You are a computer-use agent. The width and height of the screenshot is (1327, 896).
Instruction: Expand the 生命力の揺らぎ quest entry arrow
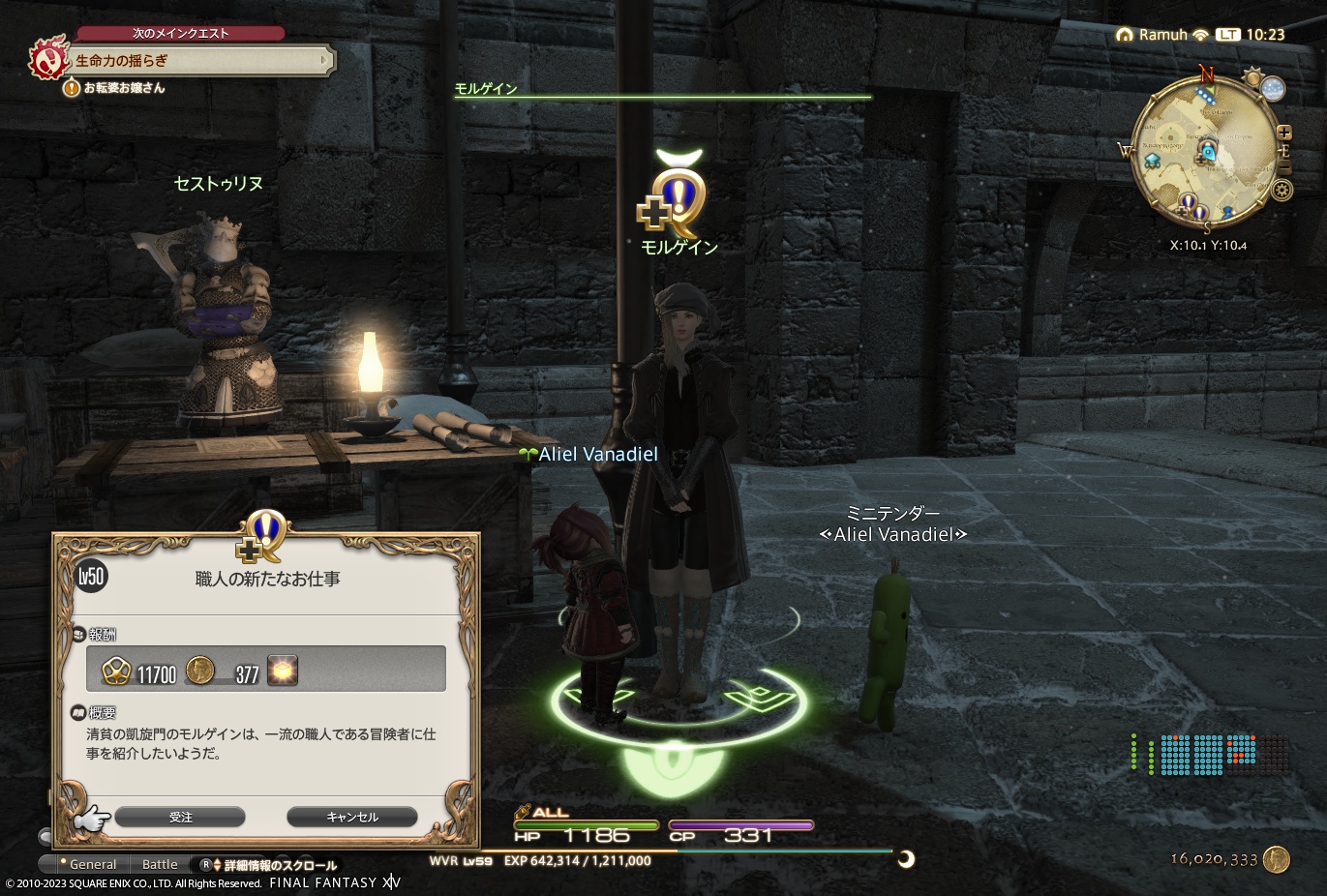click(326, 60)
